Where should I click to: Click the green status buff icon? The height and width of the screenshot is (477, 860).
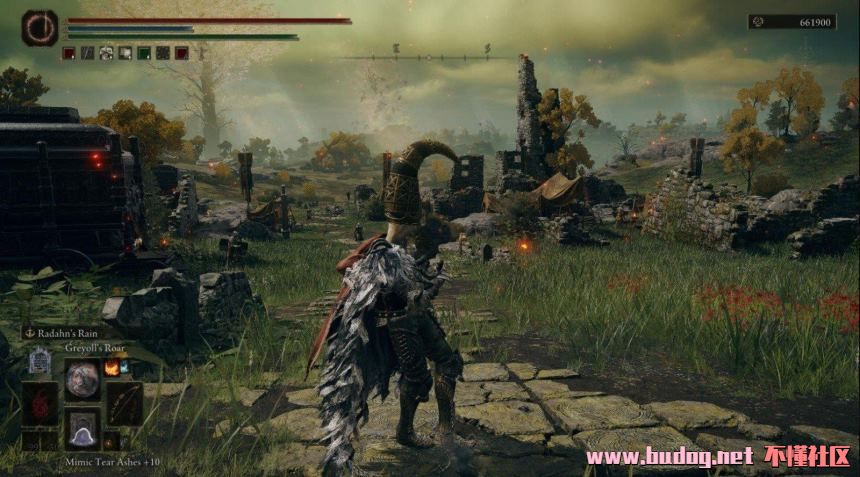(144, 53)
